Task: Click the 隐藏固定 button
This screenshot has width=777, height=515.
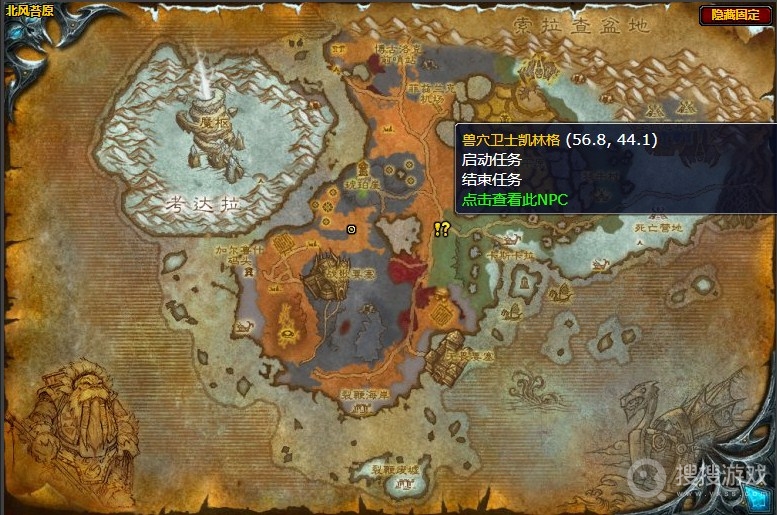Action: (734, 14)
